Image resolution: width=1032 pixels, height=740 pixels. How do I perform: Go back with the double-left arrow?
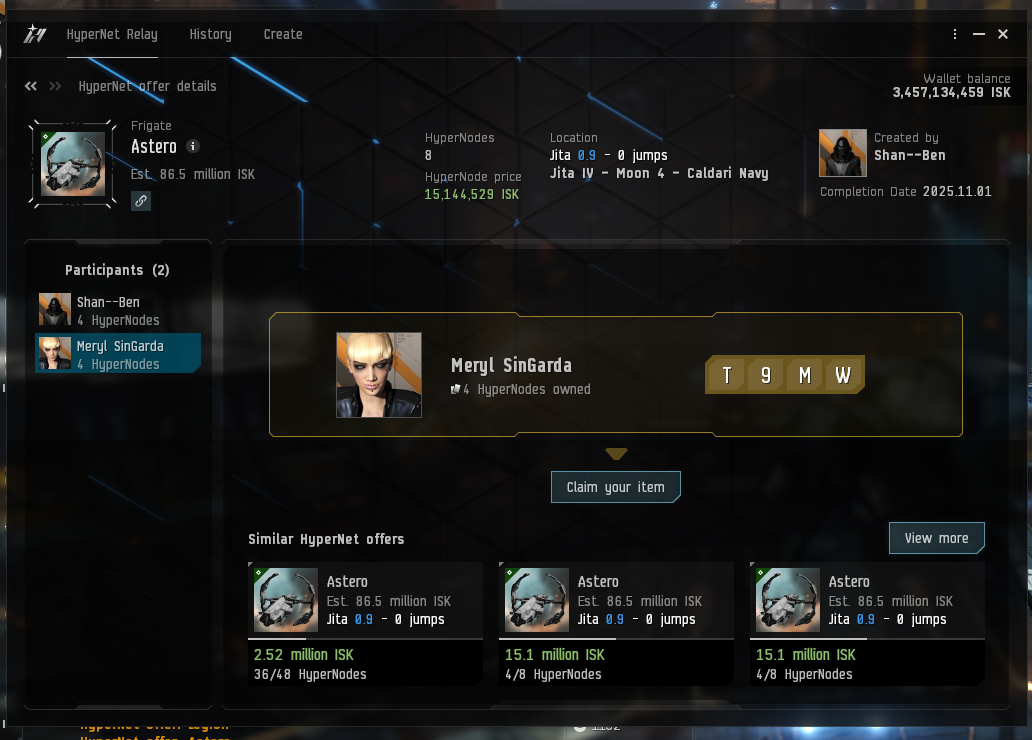point(31,86)
